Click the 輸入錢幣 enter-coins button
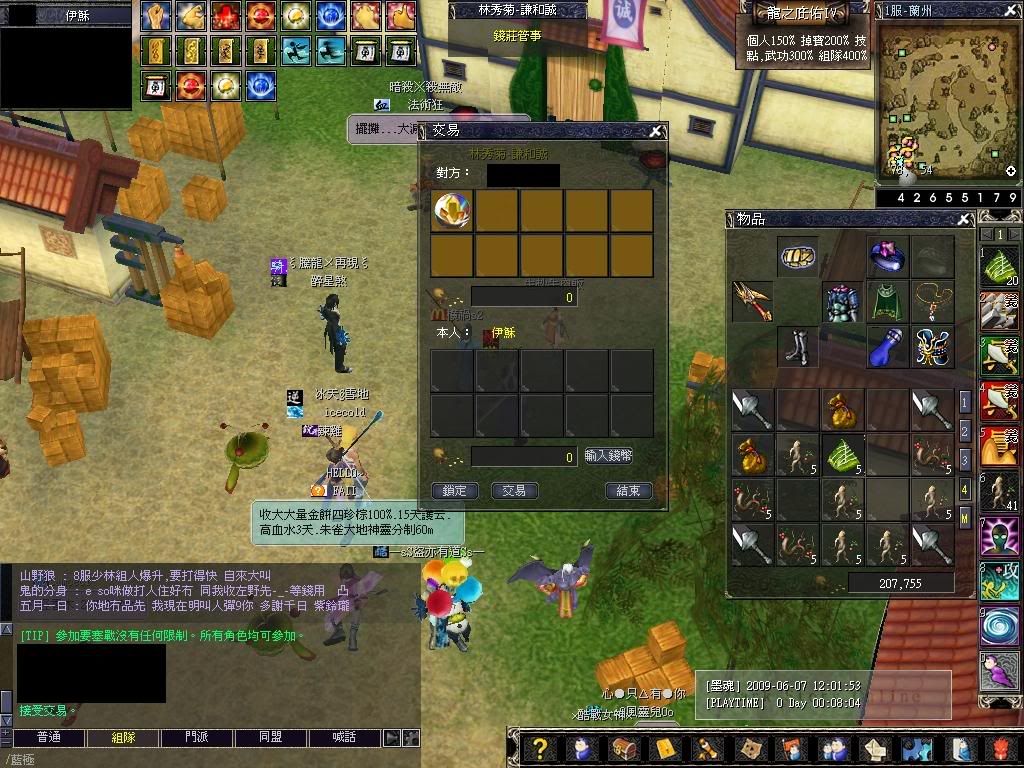1024x768 pixels. pyautogui.click(x=609, y=456)
